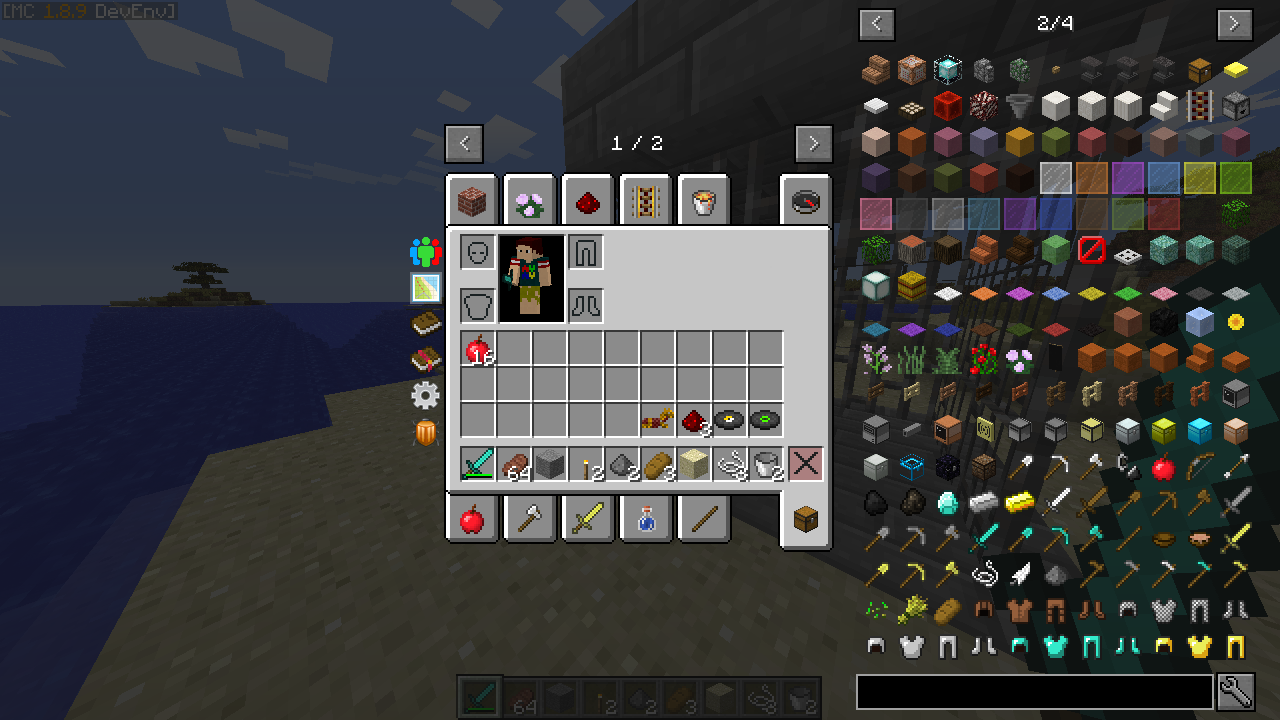Click the gear settings icon
The width and height of the screenshot is (1280, 720).
coord(425,396)
